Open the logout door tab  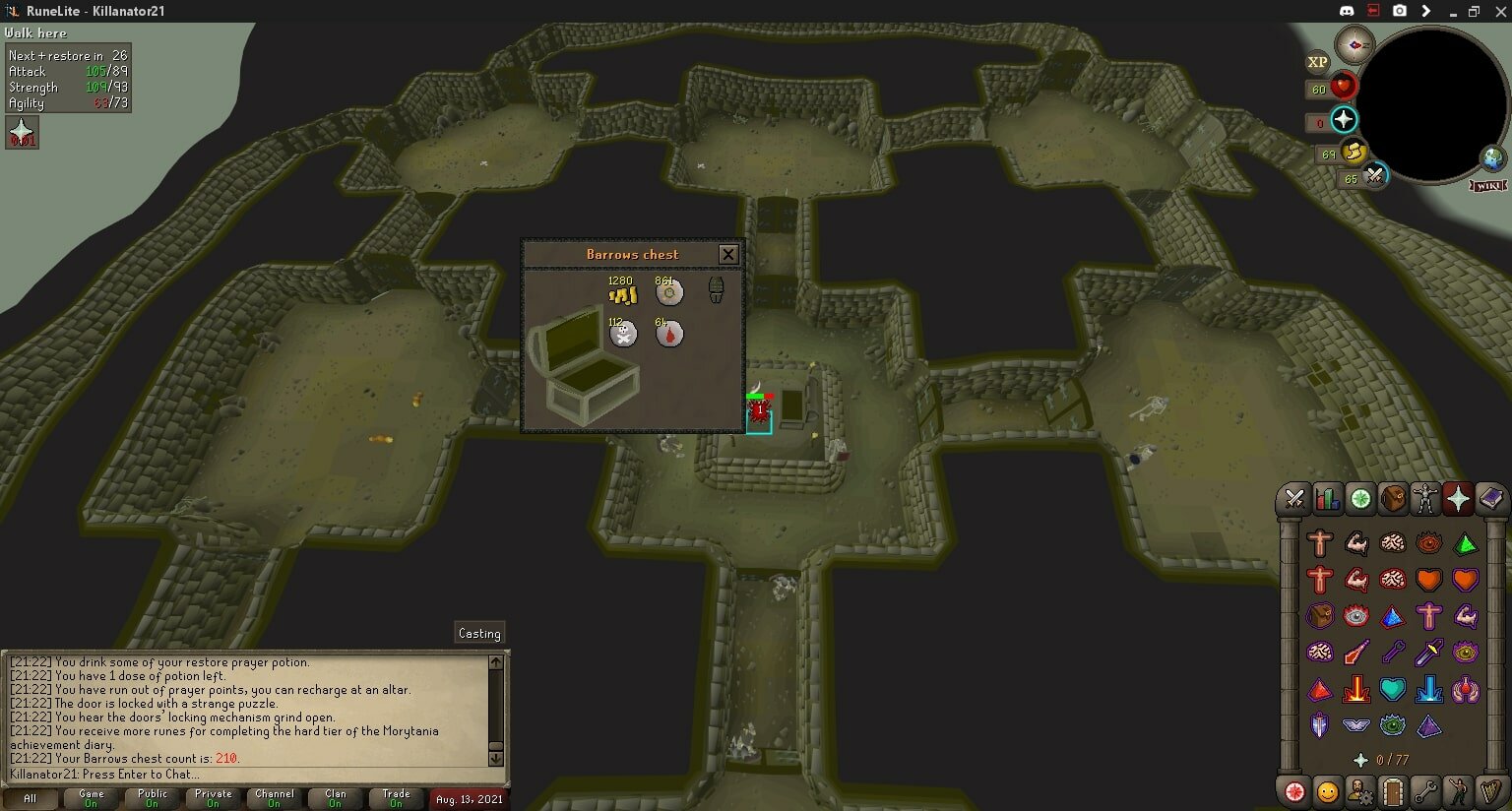click(1392, 790)
